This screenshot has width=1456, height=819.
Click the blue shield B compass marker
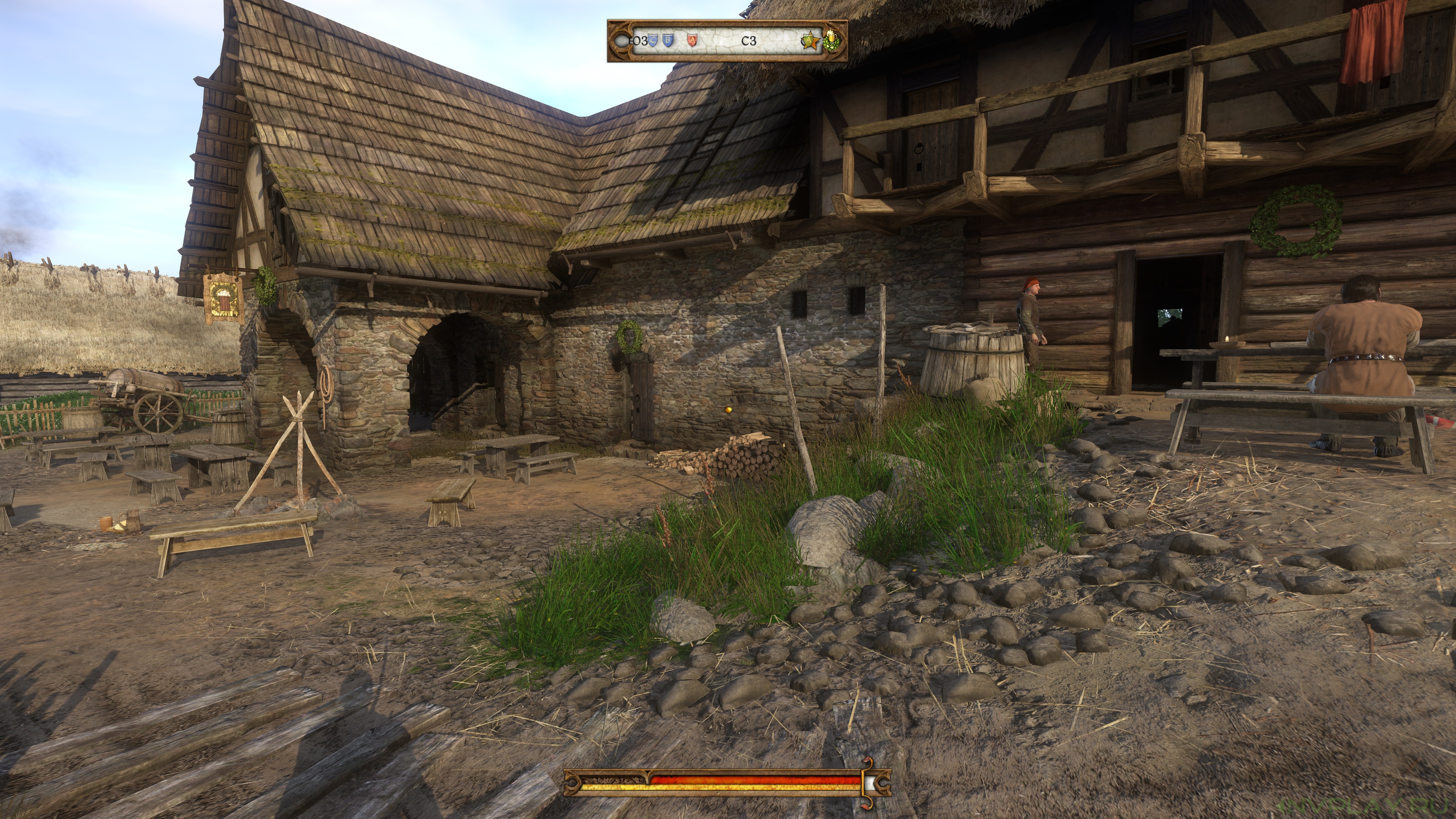point(668,40)
